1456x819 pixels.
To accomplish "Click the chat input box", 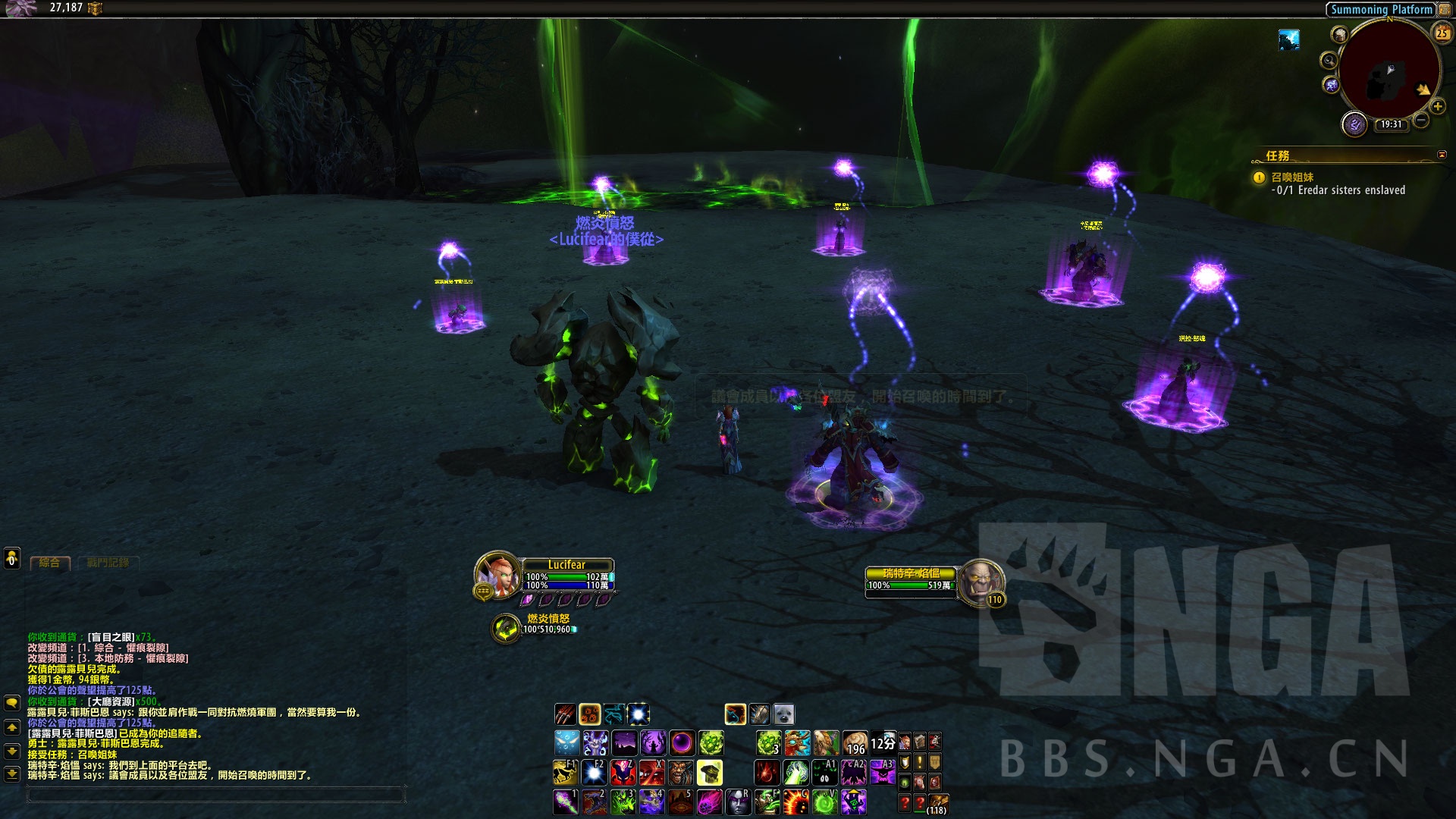I will (215, 794).
